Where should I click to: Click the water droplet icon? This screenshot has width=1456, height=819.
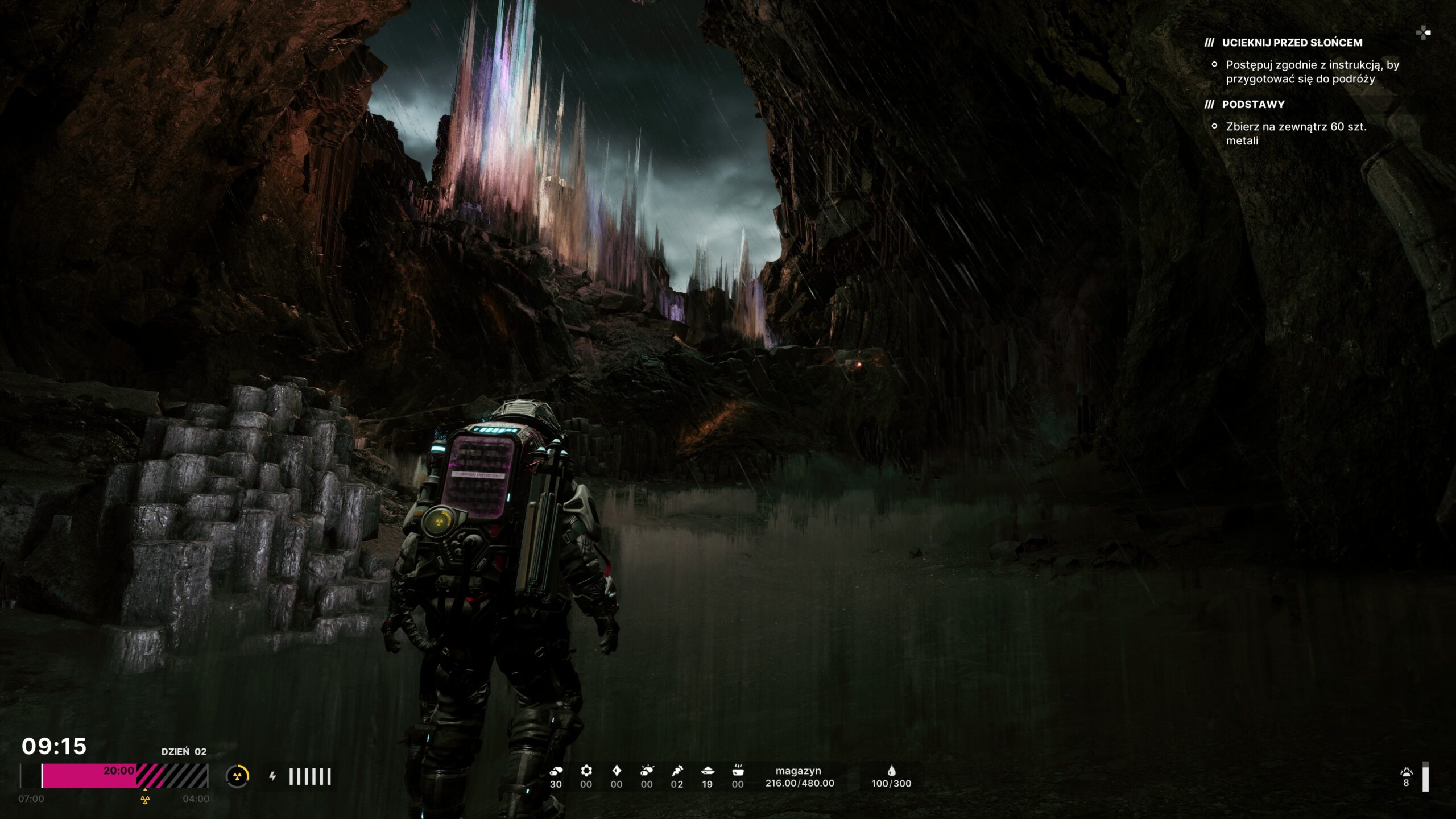pyautogui.click(x=891, y=771)
